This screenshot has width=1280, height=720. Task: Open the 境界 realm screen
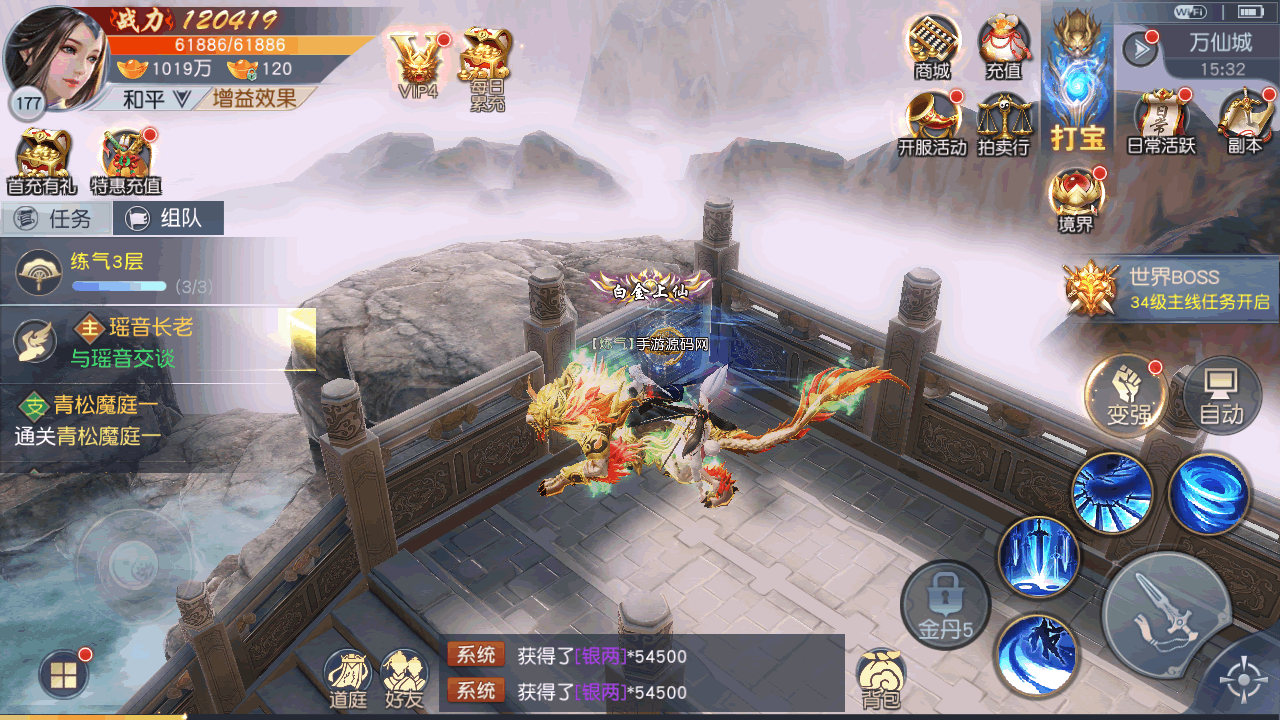[1075, 199]
